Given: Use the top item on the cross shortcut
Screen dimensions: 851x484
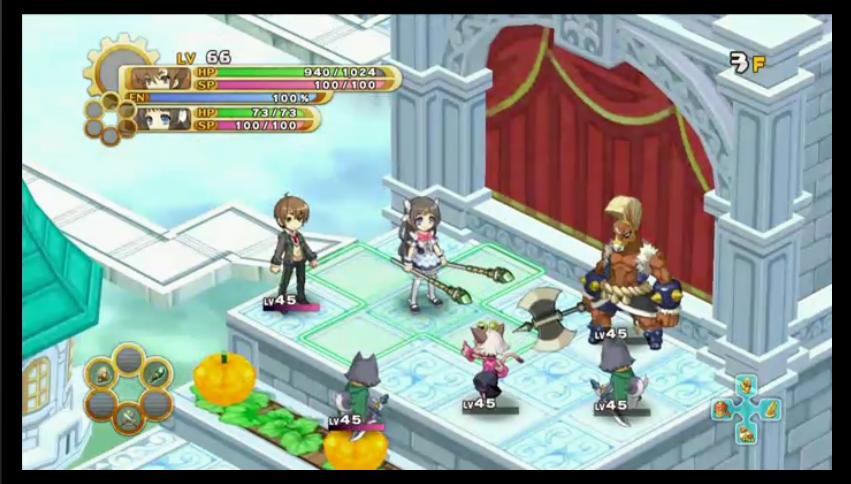Looking at the screenshot, I should [x=745, y=387].
